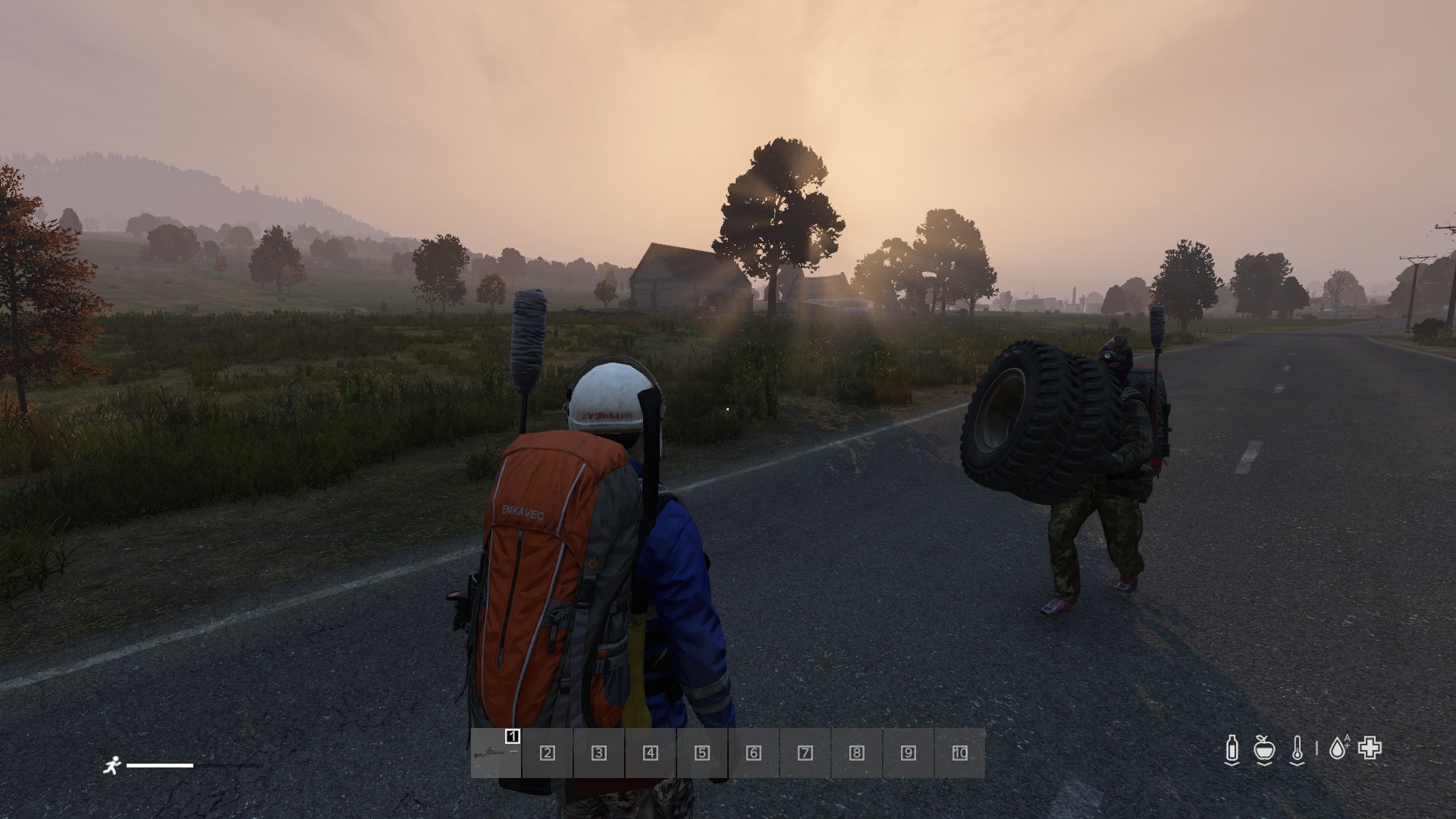Select the rifle in hotbar slot 1
The image size is (1456, 819).
pos(496,753)
